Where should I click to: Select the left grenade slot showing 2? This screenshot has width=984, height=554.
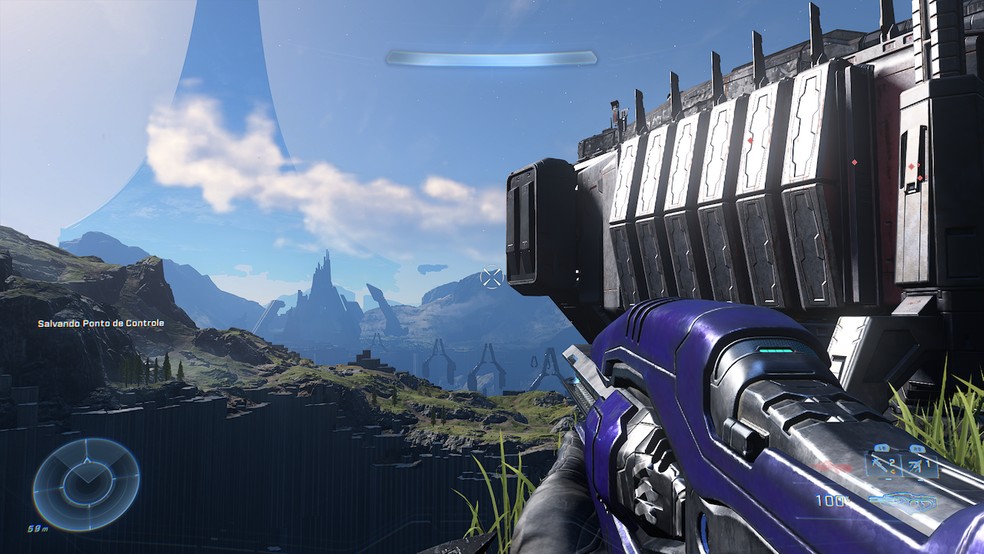[885, 465]
